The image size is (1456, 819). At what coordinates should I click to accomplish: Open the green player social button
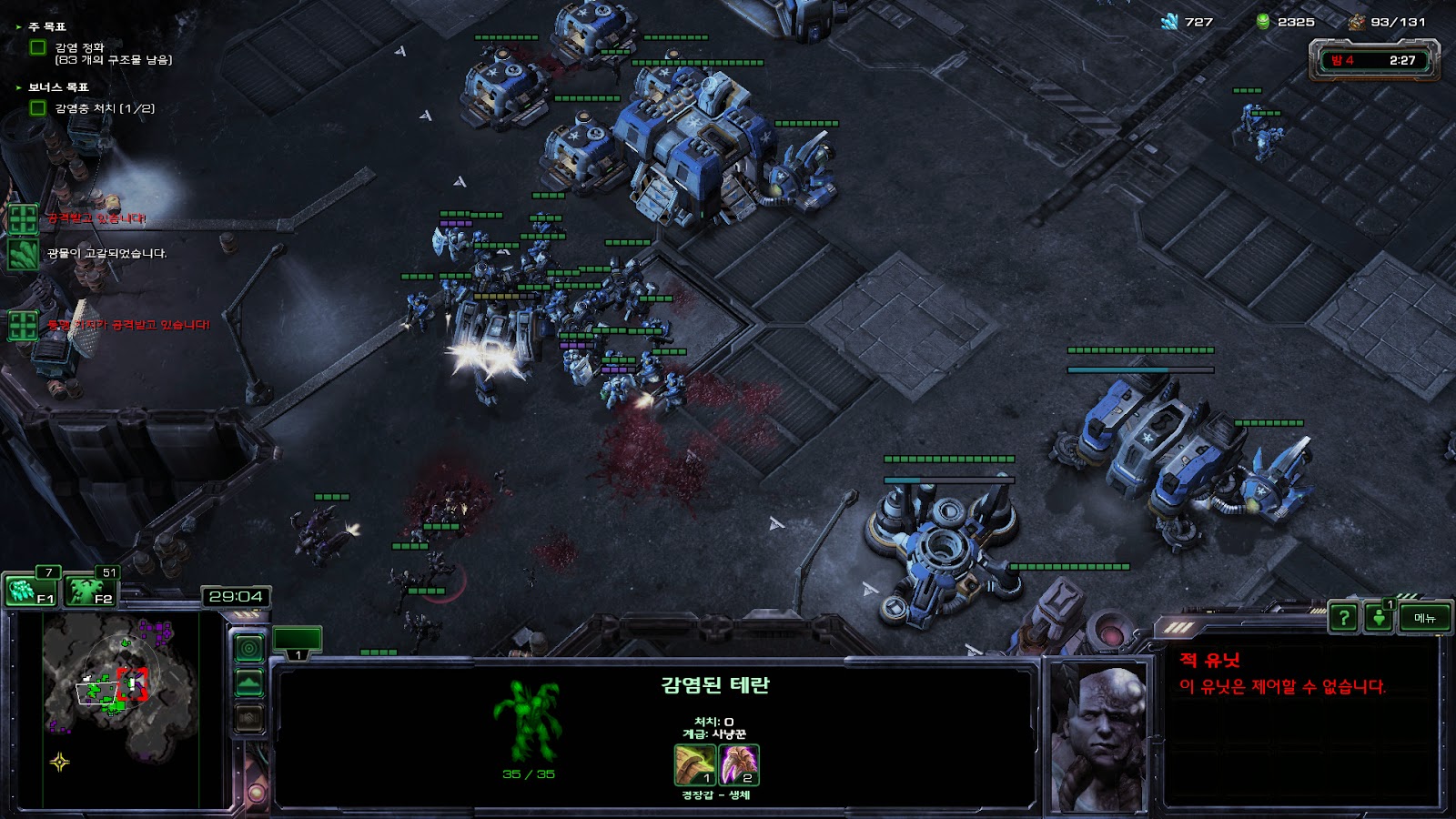pos(1379,619)
